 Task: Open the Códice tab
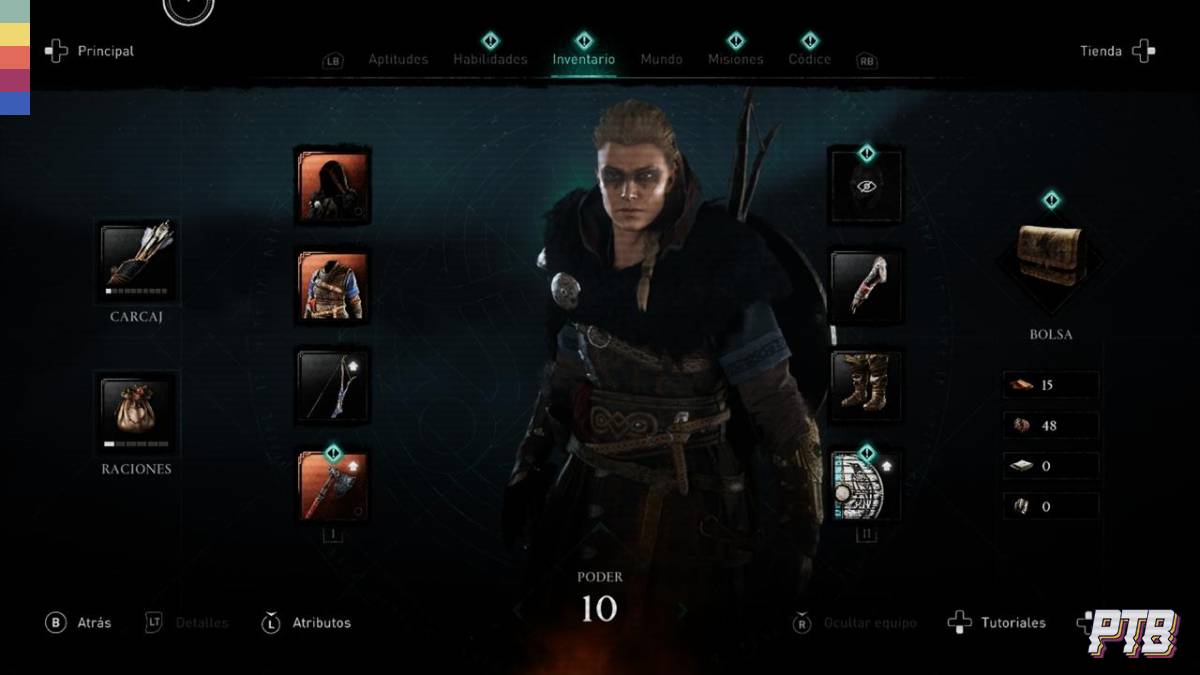809,59
